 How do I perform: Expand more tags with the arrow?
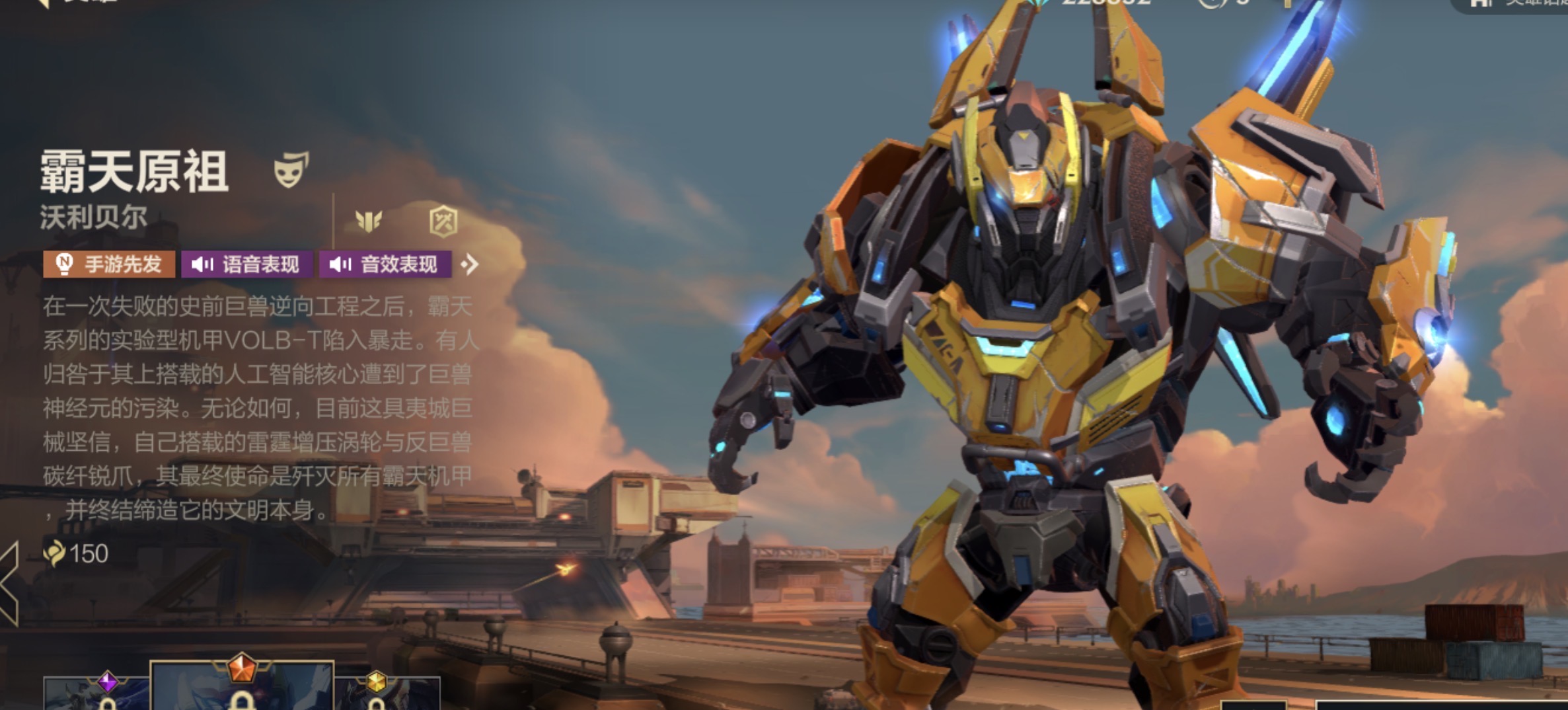pos(470,265)
